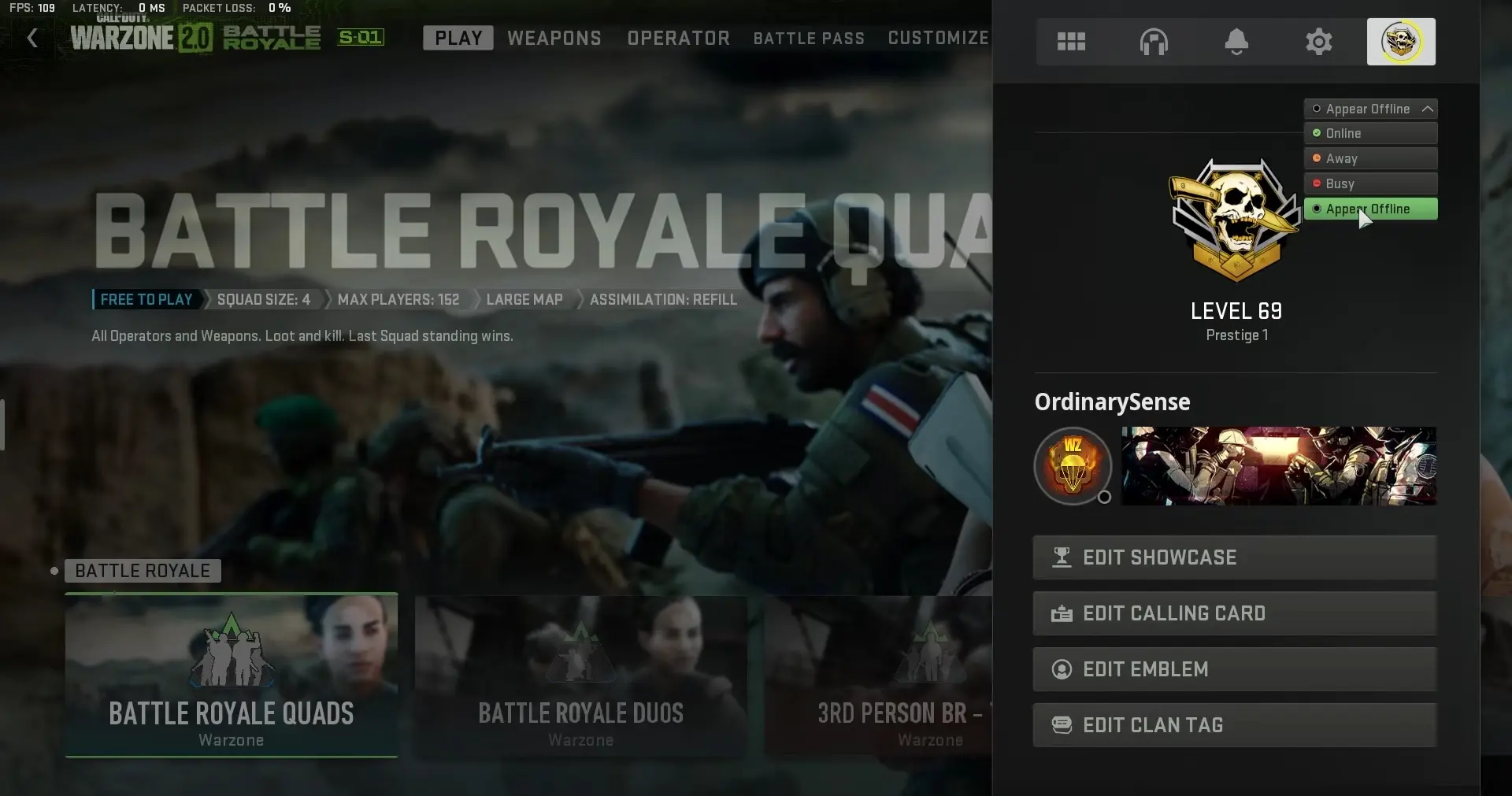
Task: Set status to Away
Action: click(x=1370, y=158)
